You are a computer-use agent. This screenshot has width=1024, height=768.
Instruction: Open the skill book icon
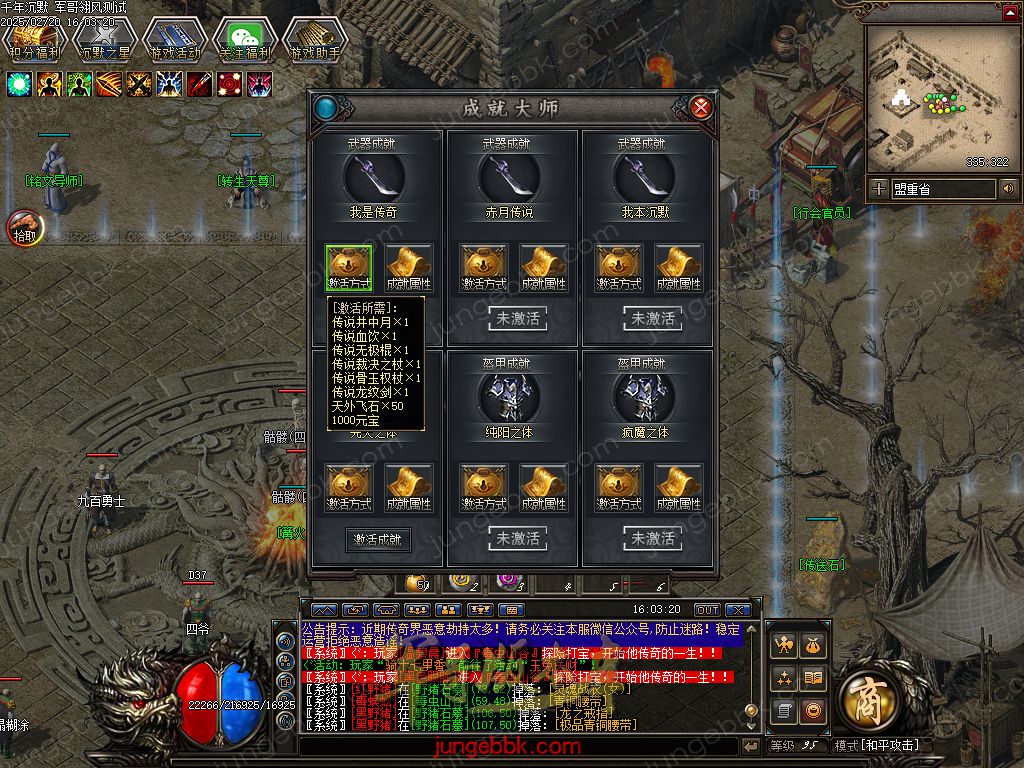(814, 679)
